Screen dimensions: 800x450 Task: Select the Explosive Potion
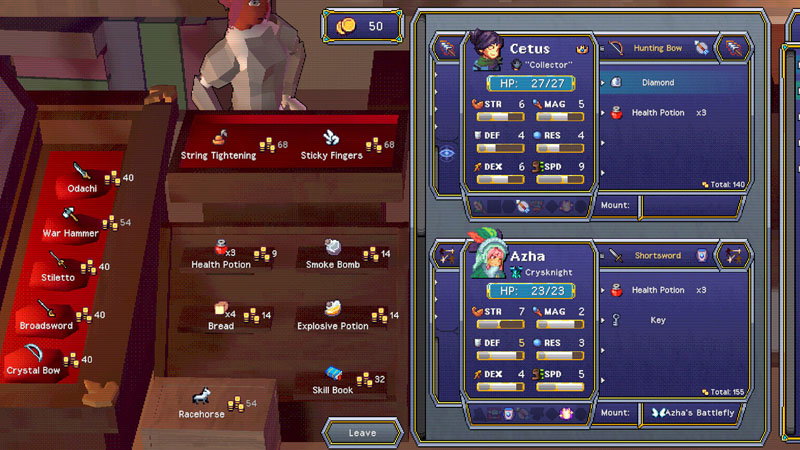click(x=333, y=316)
